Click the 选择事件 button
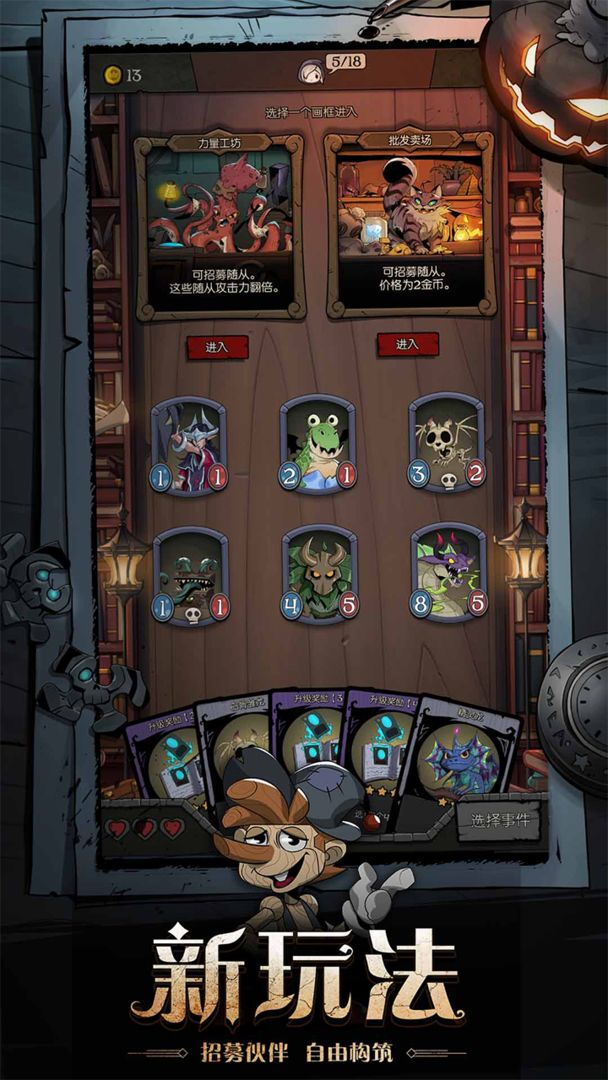The height and width of the screenshot is (1080, 608). click(500, 821)
